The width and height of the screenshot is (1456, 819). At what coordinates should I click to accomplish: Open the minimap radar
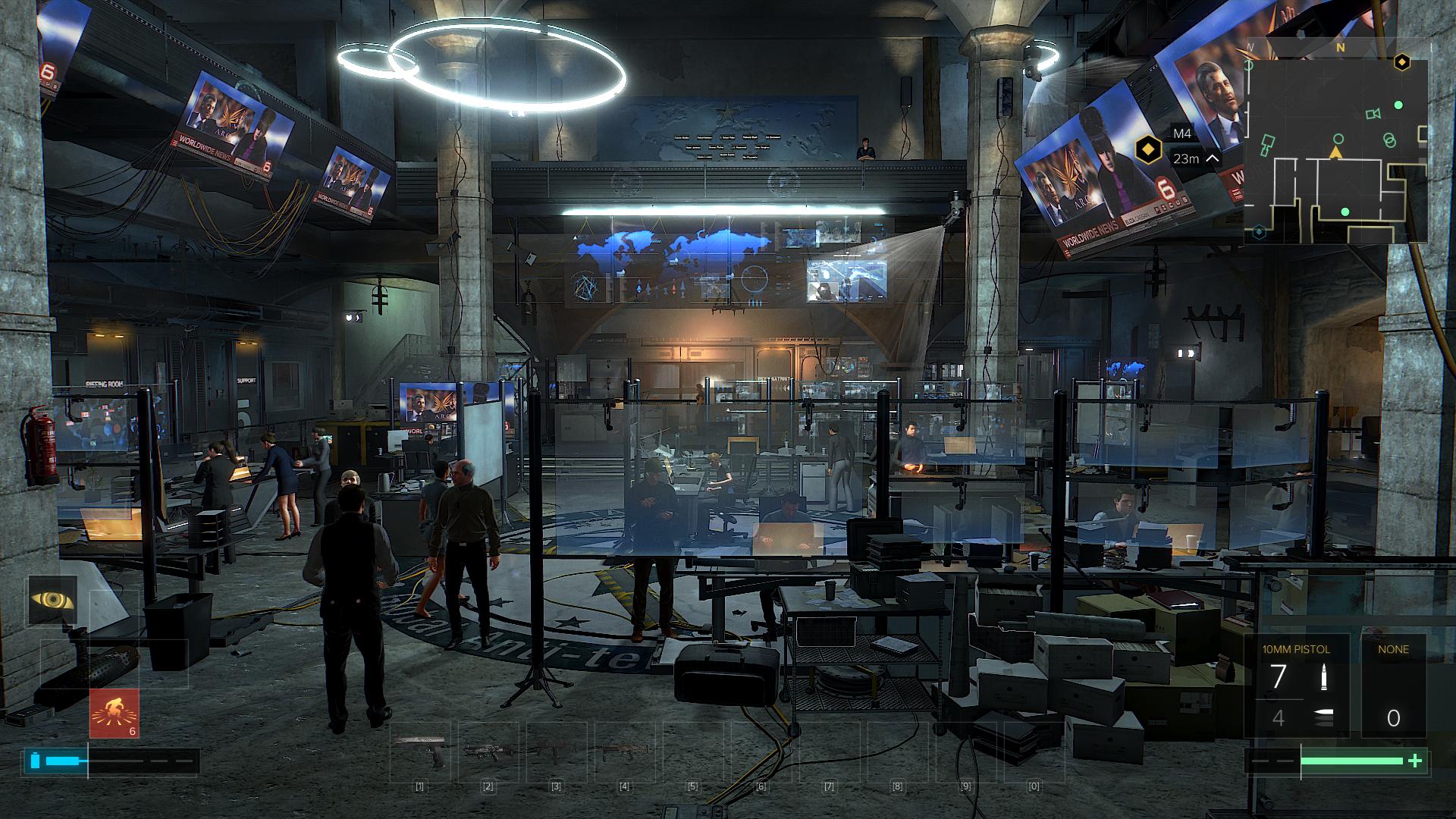[1336, 148]
